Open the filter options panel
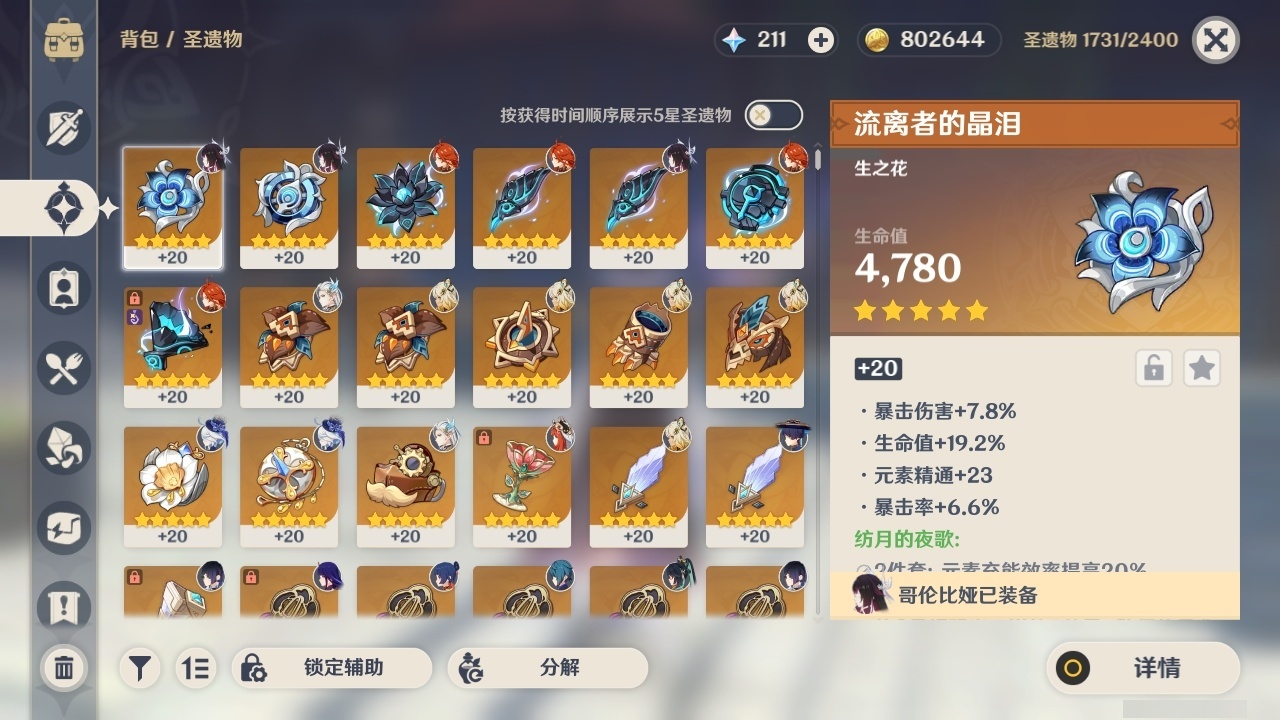 (140, 667)
